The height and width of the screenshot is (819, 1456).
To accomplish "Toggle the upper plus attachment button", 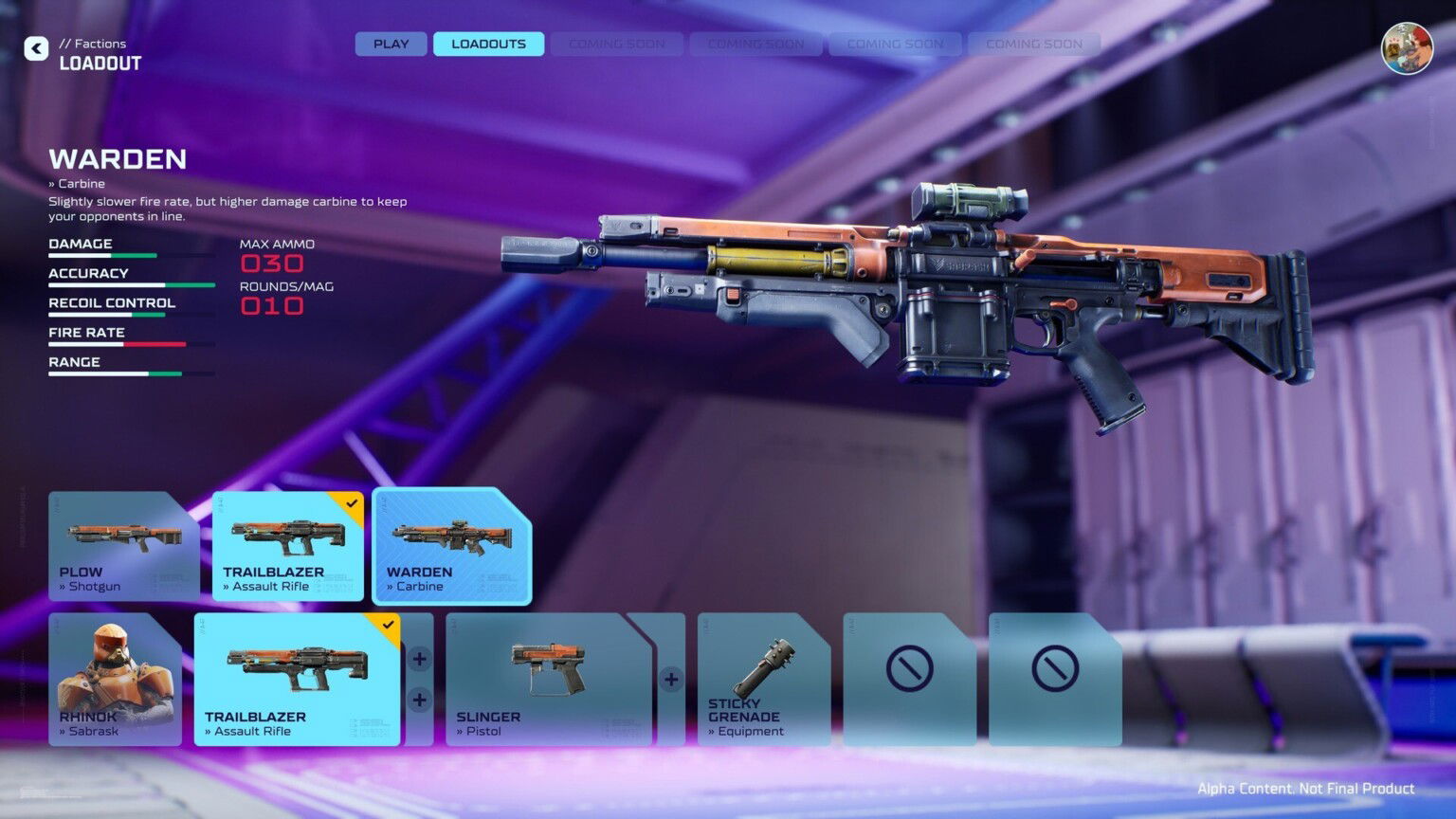I will click(x=418, y=658).
